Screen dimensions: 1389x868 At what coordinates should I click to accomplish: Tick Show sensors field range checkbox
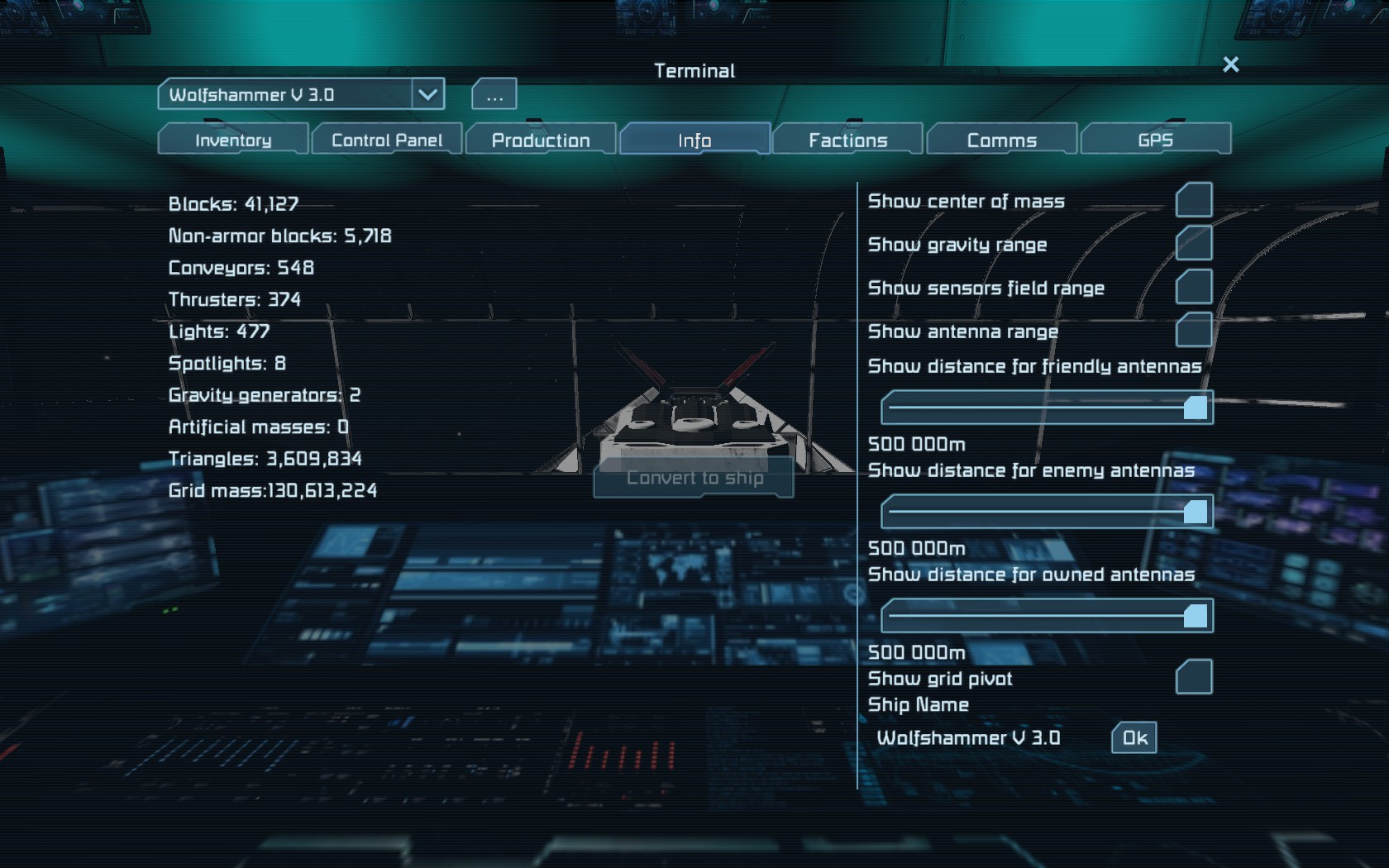click(1194, 287)
